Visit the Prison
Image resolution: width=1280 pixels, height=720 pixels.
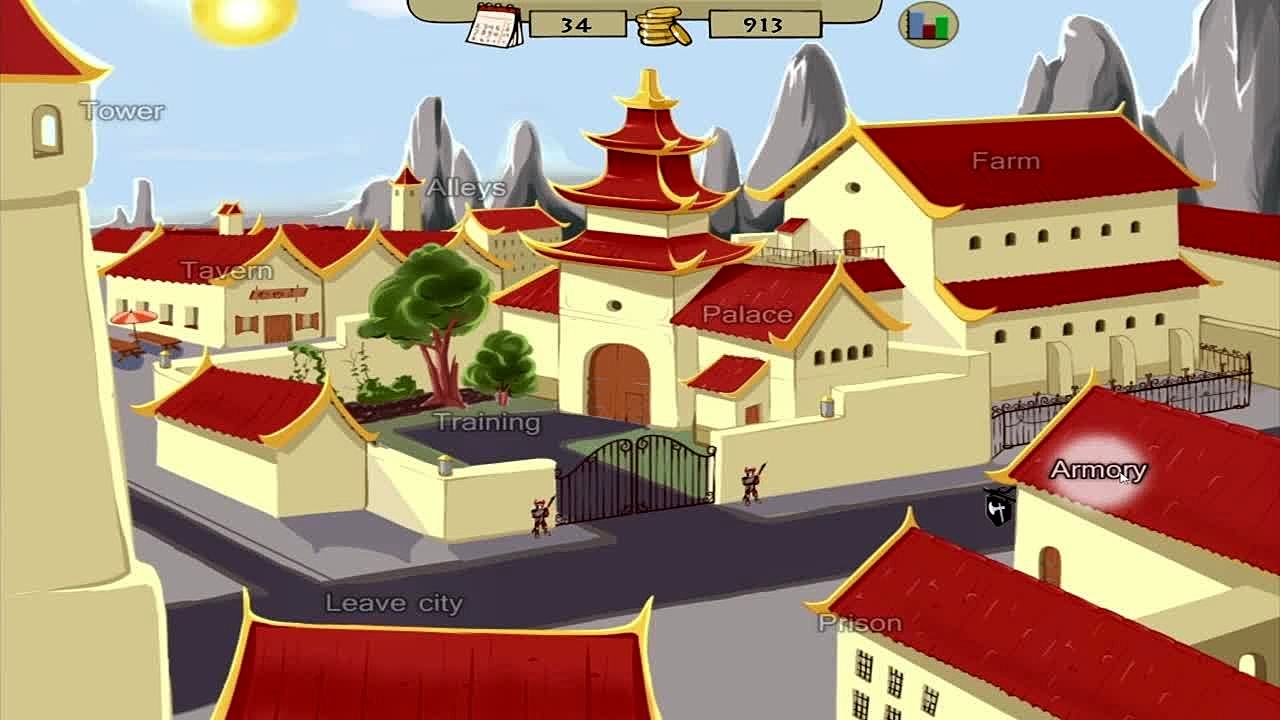click(860, 623)
